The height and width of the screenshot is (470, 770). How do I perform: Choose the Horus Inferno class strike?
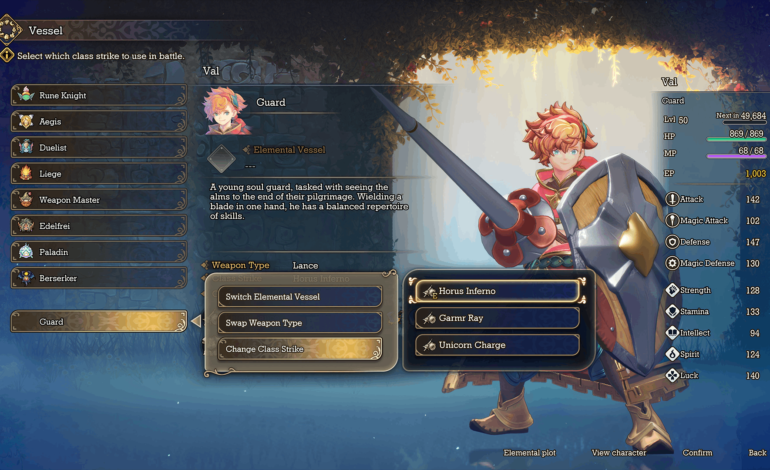[x=497, y=291]
